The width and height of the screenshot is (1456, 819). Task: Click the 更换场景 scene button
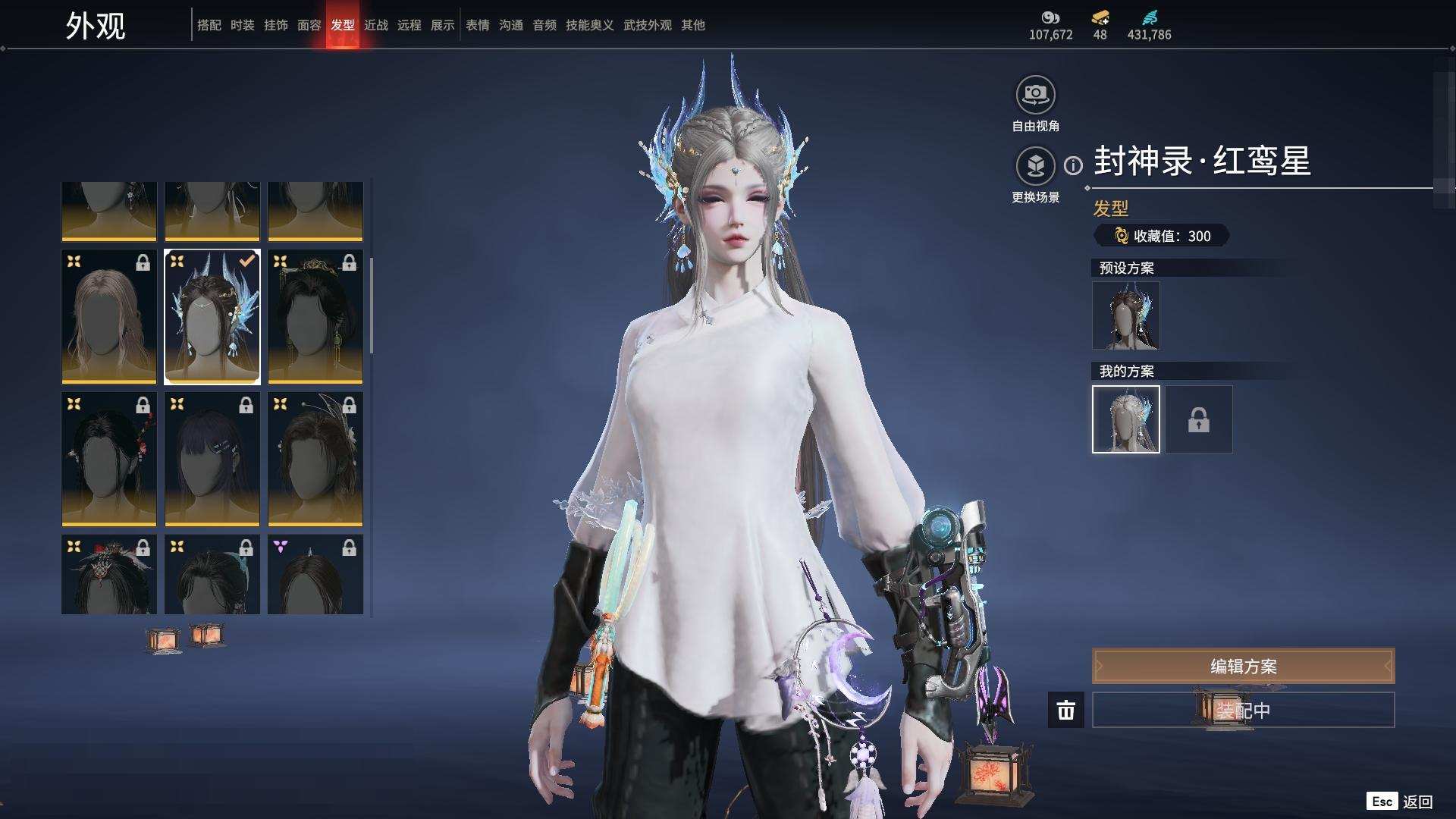1035,166
